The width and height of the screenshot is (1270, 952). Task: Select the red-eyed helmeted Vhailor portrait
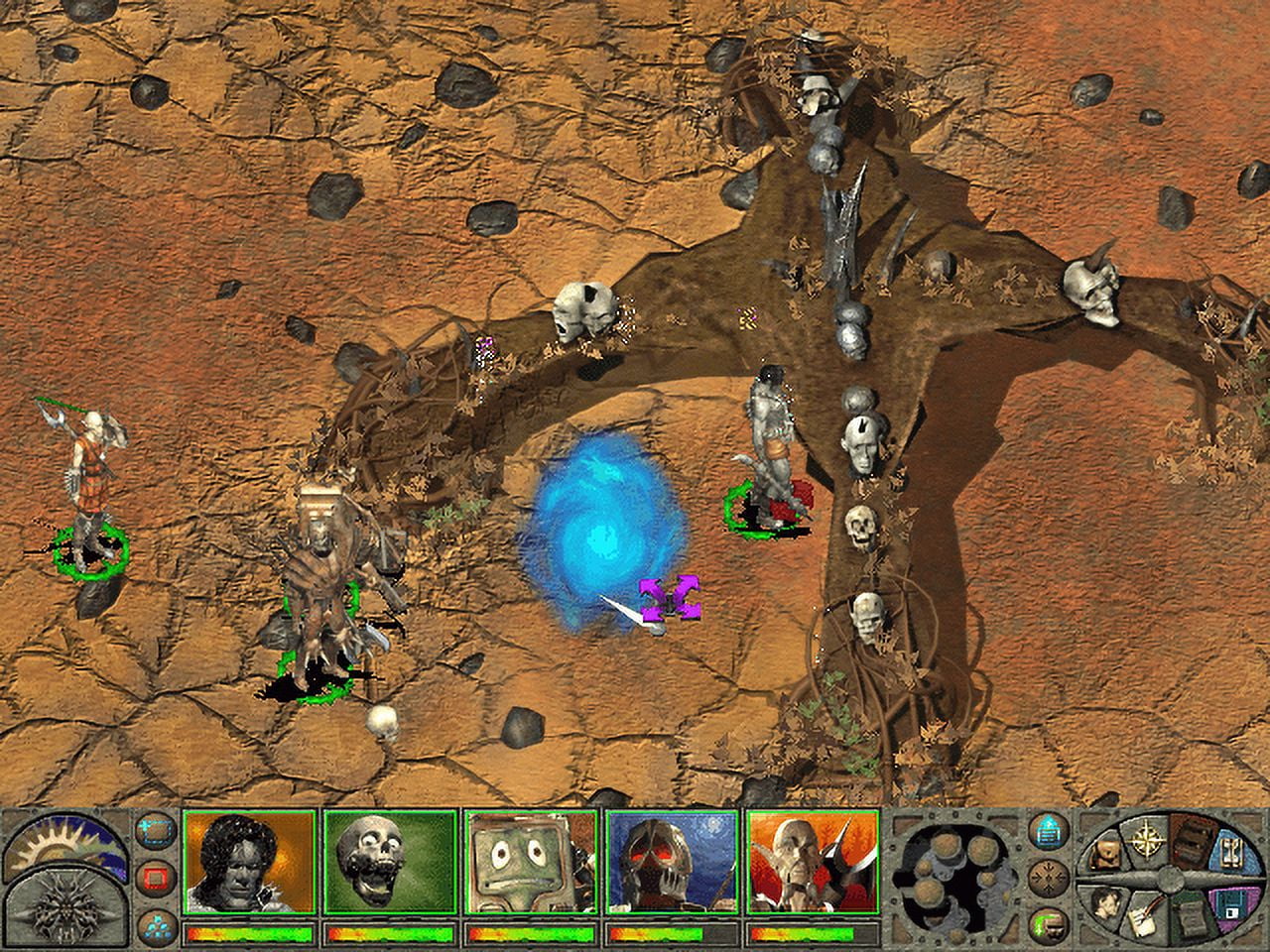(x=673, y=861)
